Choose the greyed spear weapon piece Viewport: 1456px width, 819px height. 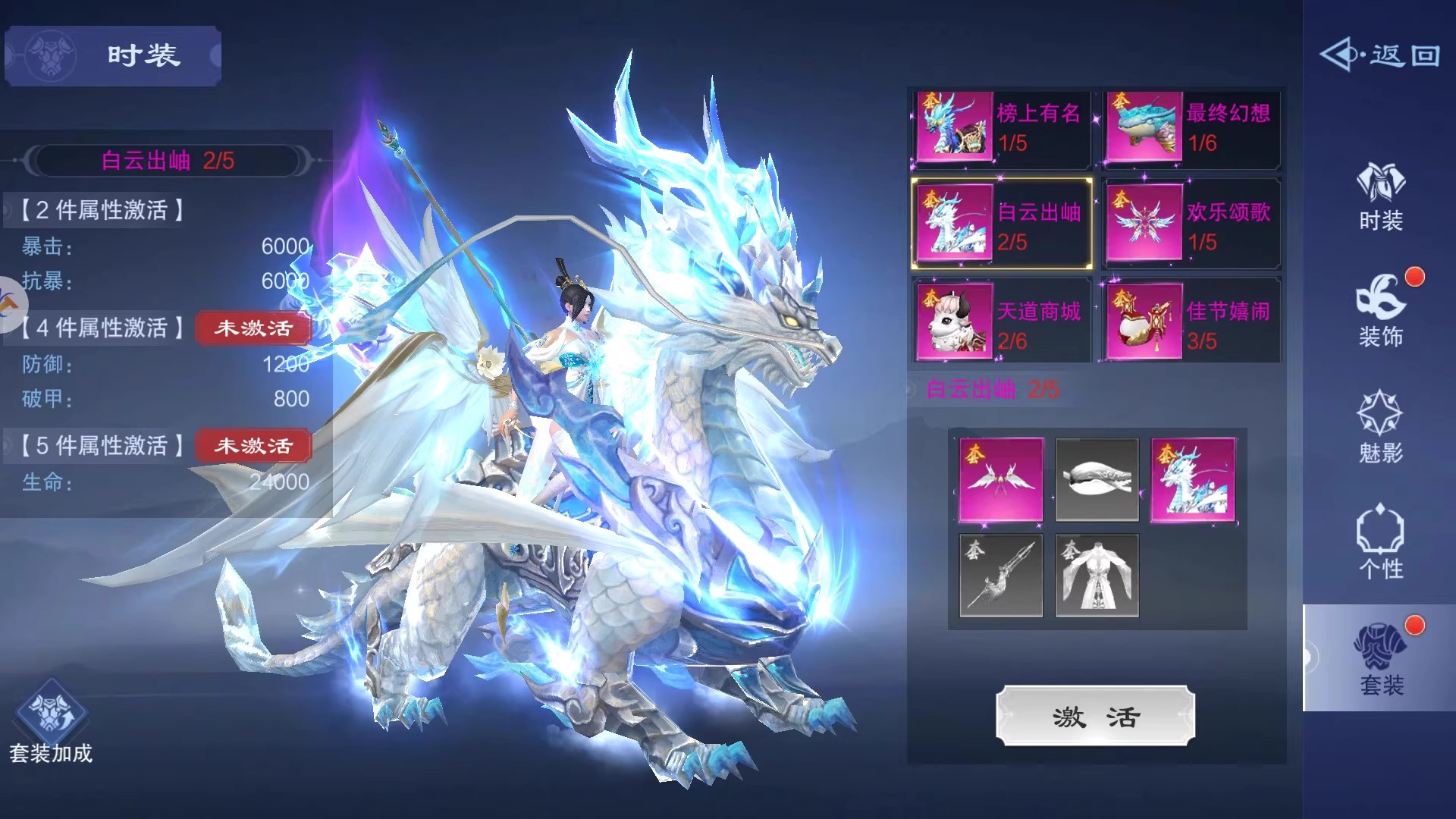[1001, 576]
